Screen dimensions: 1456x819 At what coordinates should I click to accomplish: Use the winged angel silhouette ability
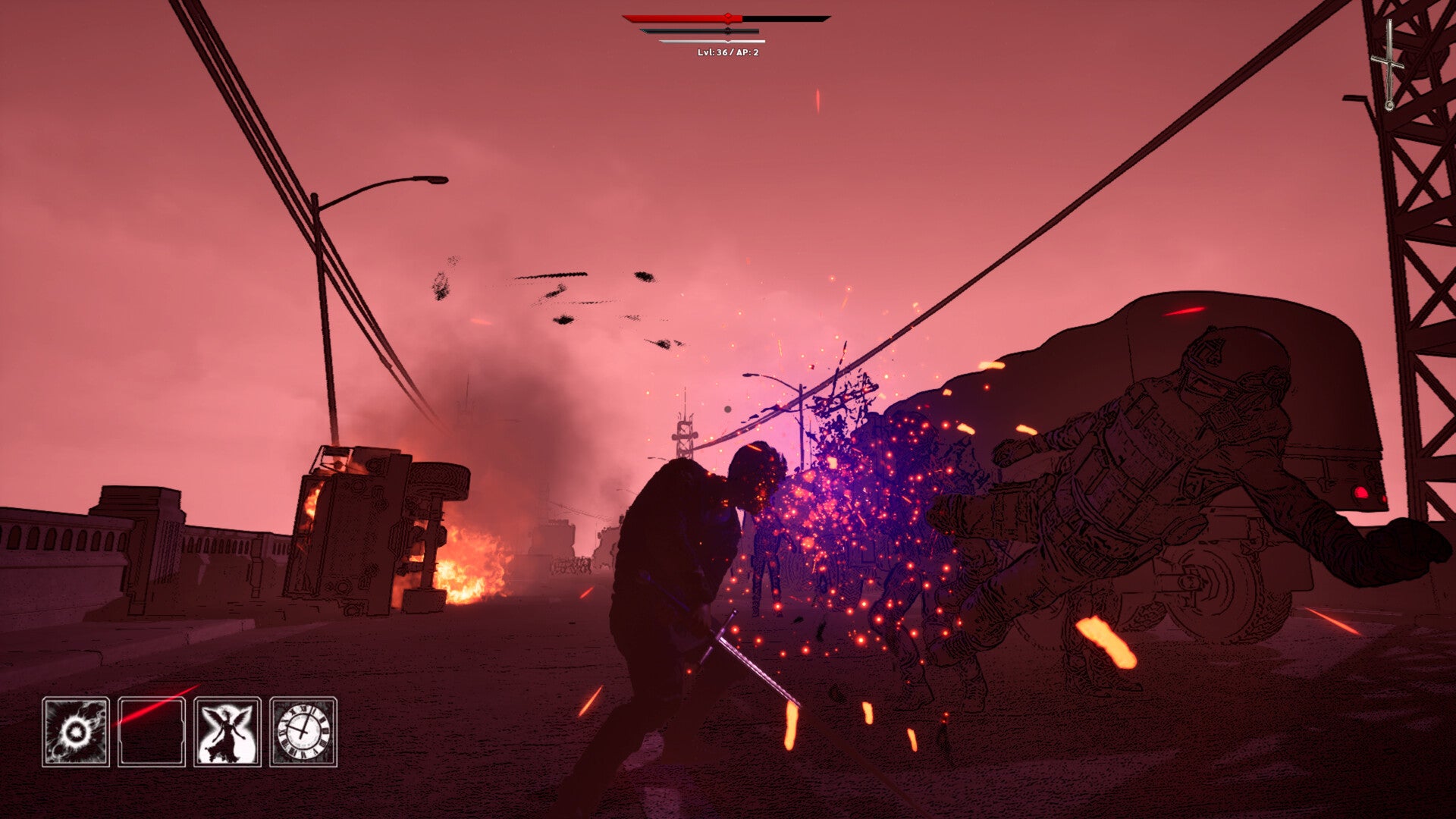[227, 732]
